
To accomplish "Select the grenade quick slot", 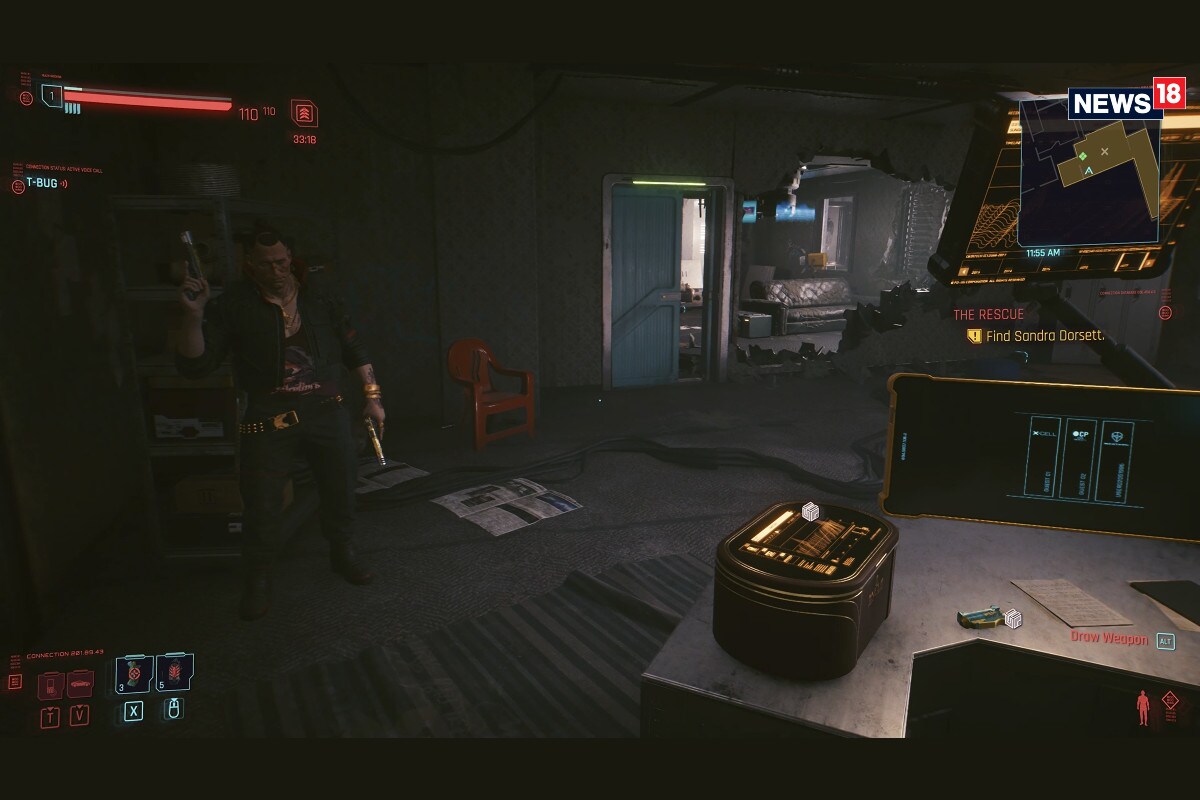I will coord(133,675).
